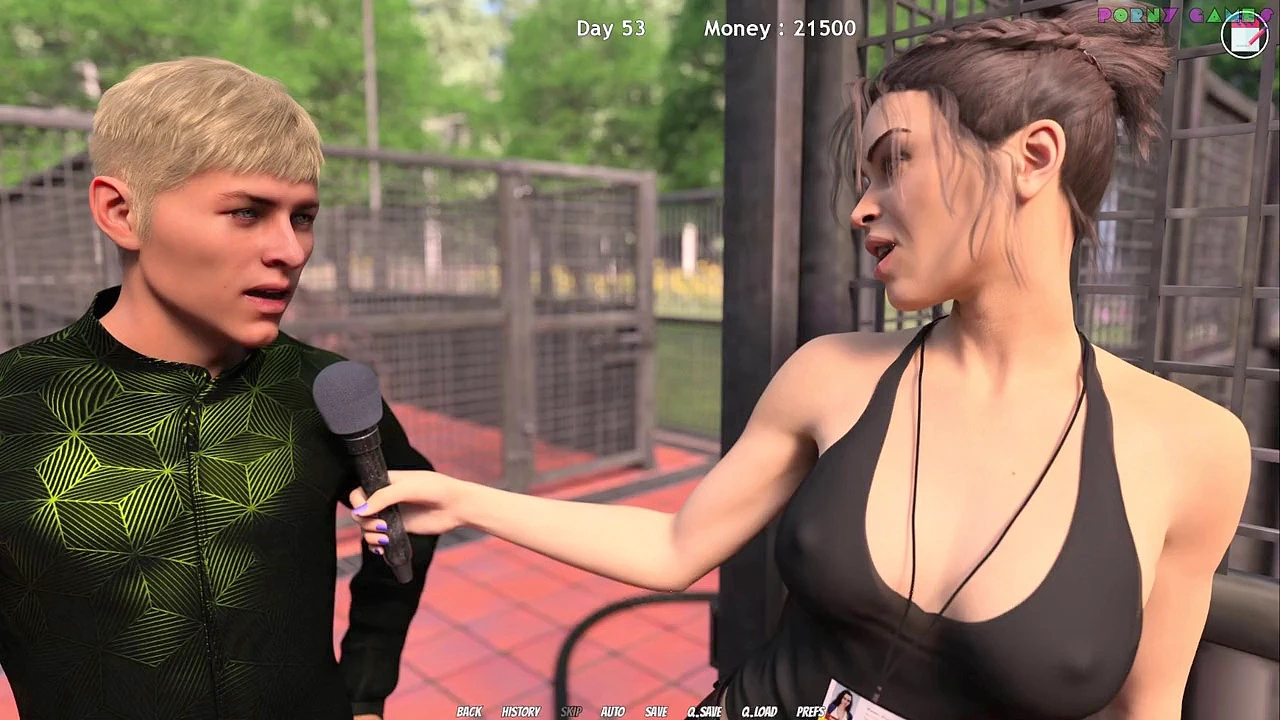This screenshot has height=720, width=1280.
Task: Open the dialogue HISTORY log
Action: click(520, 712)
